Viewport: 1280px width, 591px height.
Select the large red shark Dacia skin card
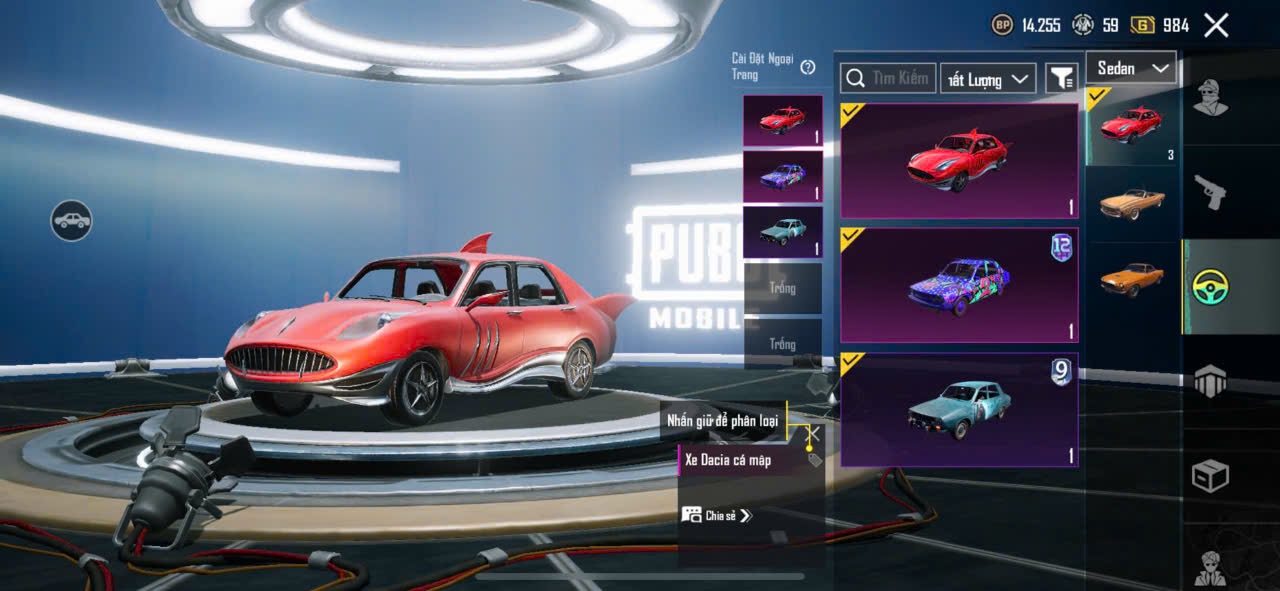pos(959,161)
